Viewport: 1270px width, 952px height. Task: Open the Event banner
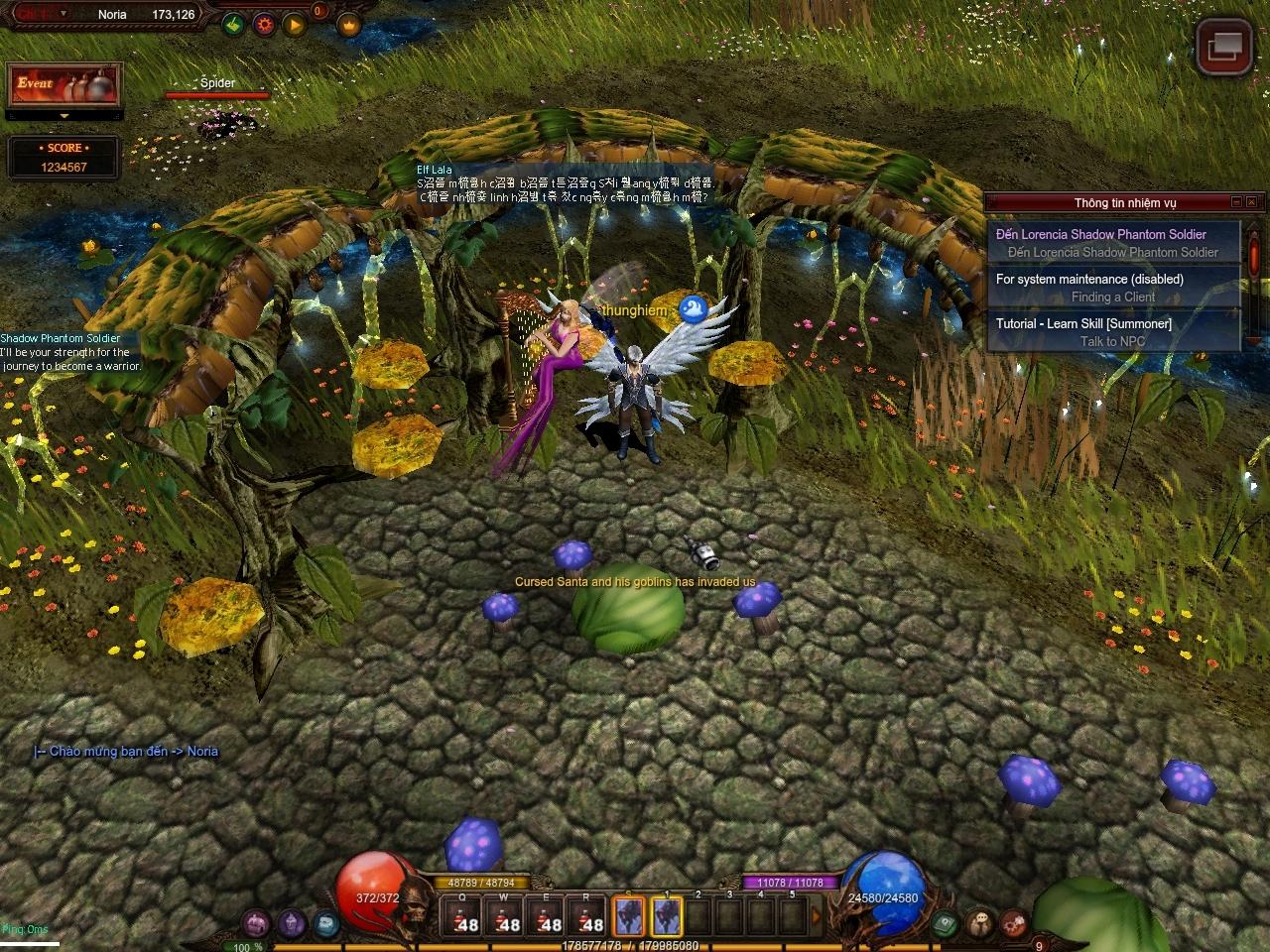[x=63, y=85]
